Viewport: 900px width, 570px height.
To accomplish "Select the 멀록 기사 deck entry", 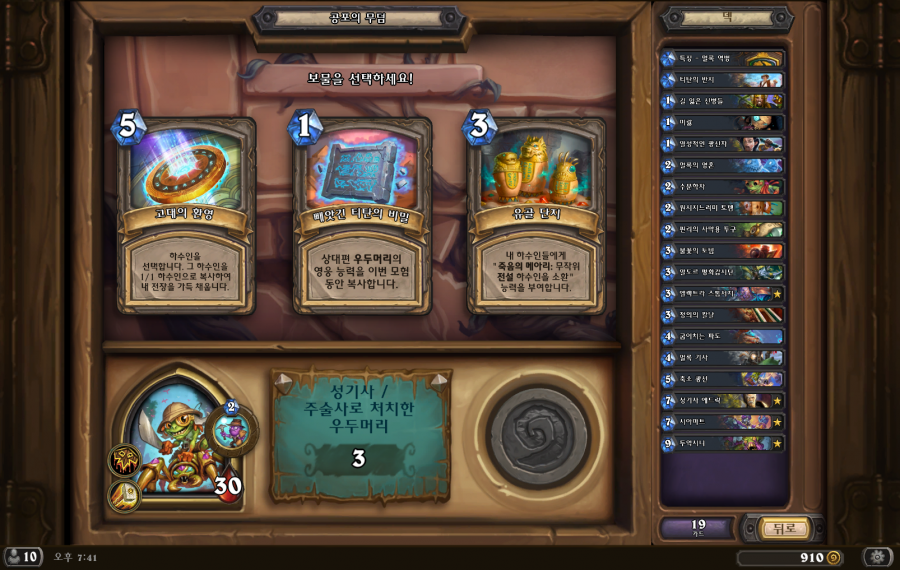I will pos(722,357).
